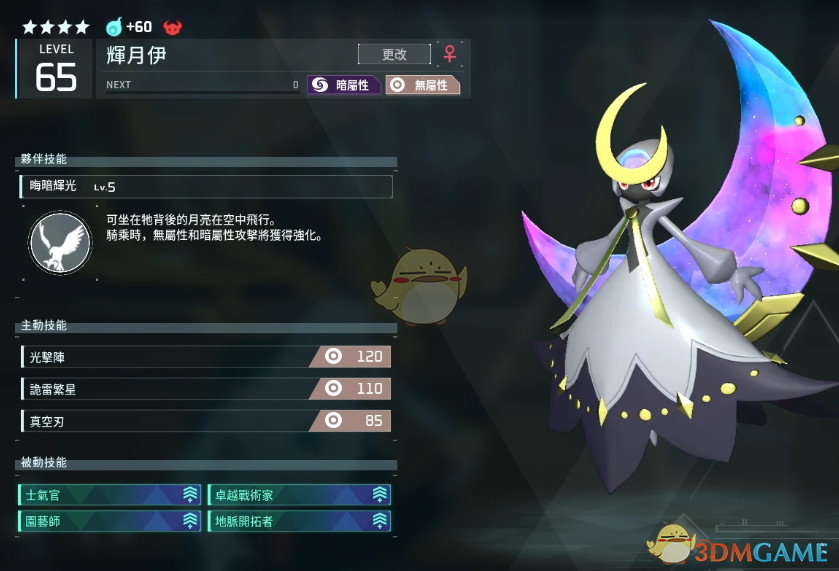Open the 士氣官 passive skill
The image size is (839, 571).
(109, 494)
